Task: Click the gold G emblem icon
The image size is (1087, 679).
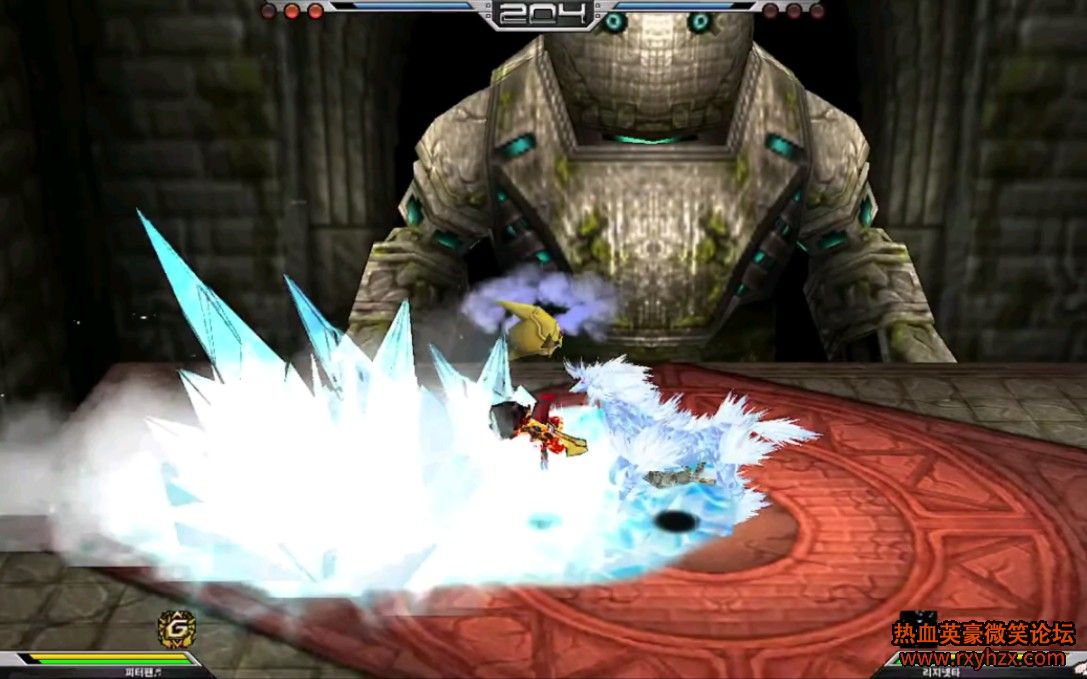Action: [177, 628]
